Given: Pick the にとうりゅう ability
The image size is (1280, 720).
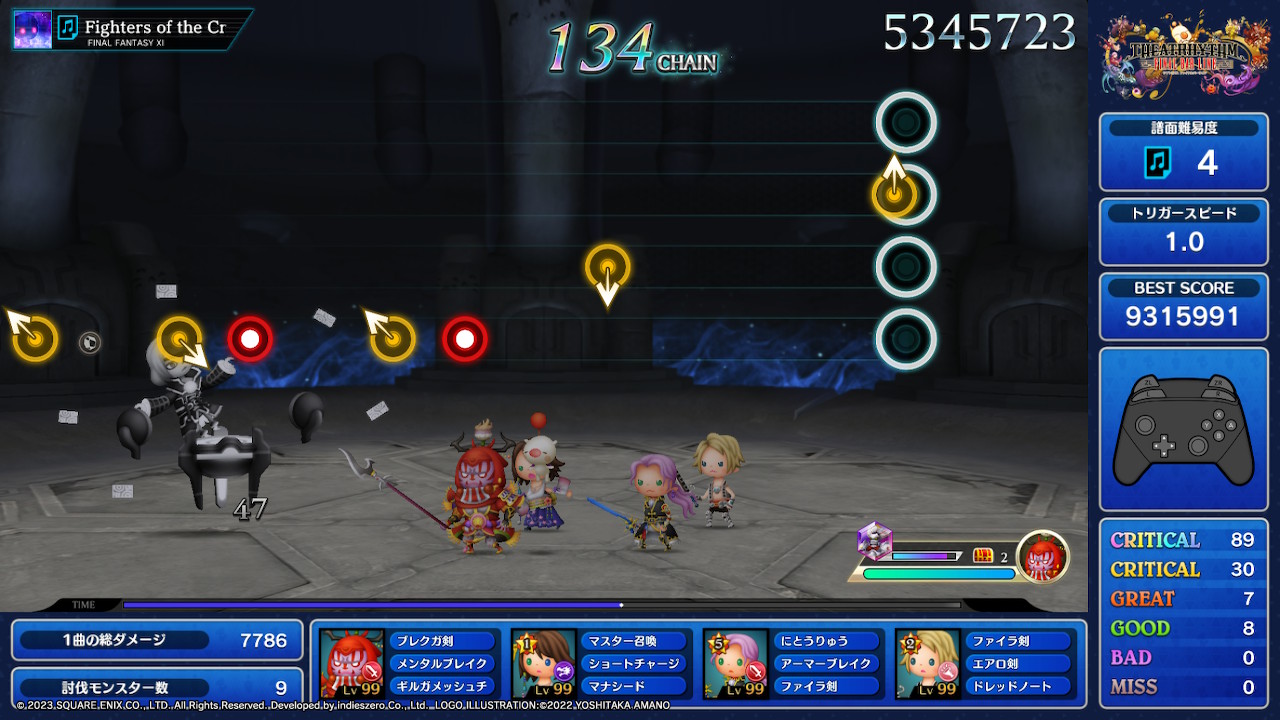Looking at the screenshot, I should tap(825, 641).
